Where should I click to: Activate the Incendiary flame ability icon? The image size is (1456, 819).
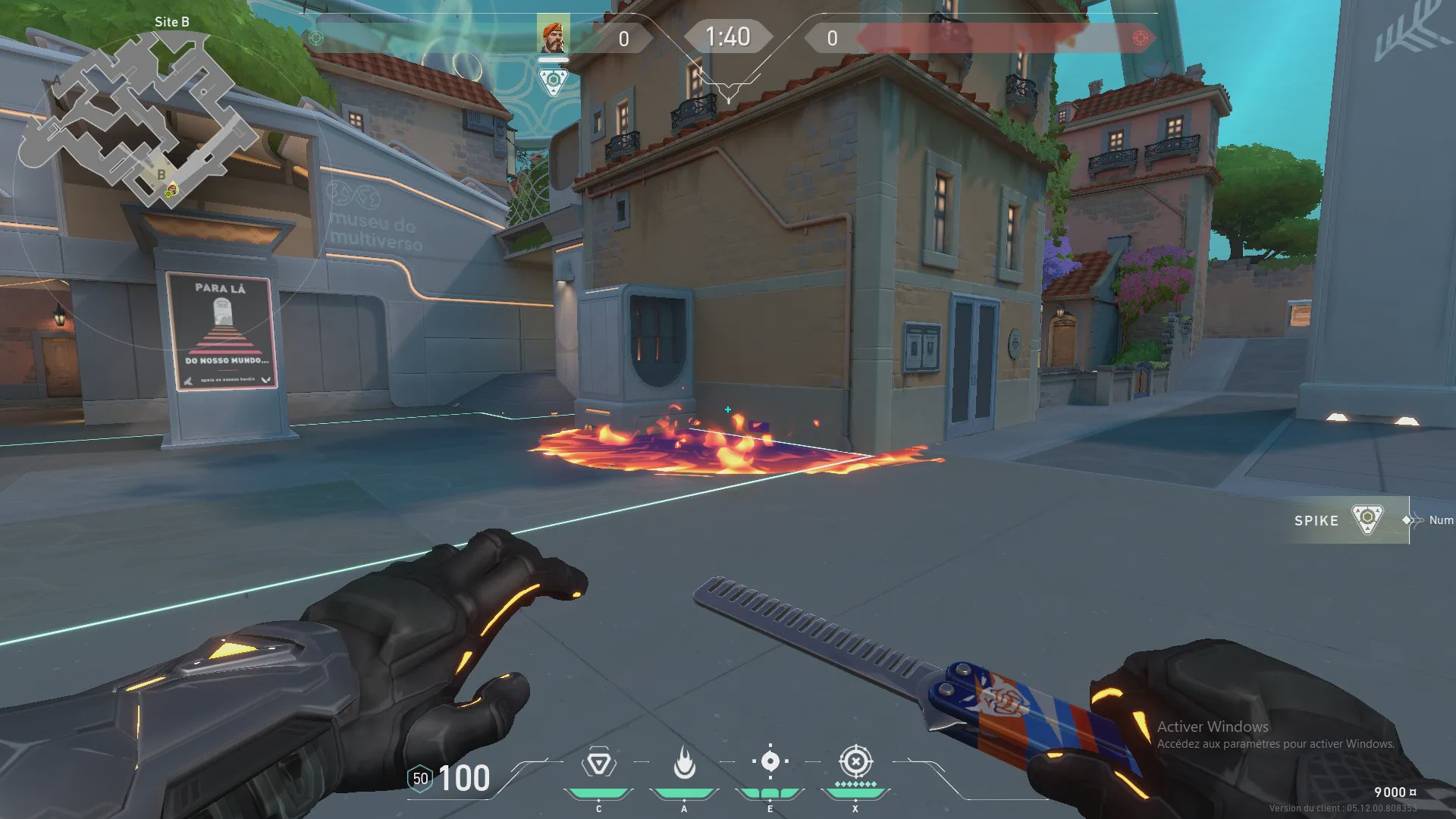pyautogui.click(x=684, y=763)
